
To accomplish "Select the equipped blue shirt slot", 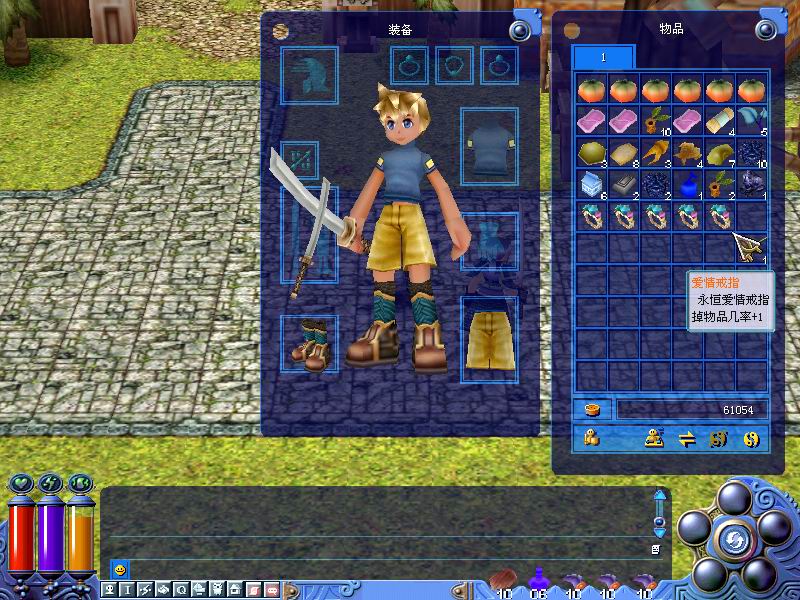I will [489, 148].
